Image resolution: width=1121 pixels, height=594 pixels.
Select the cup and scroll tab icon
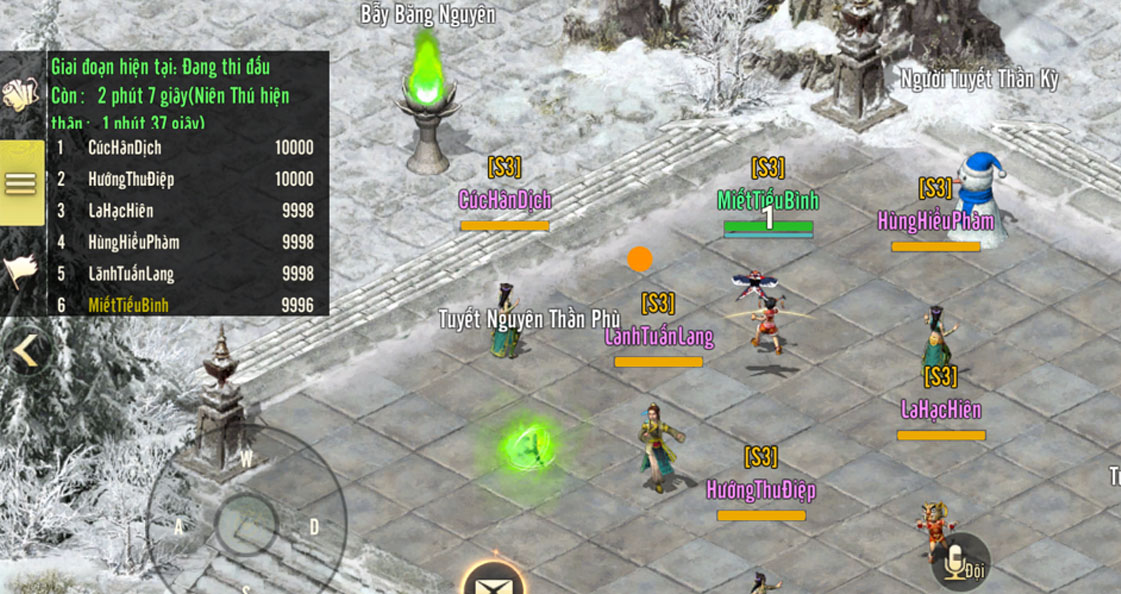20,94
